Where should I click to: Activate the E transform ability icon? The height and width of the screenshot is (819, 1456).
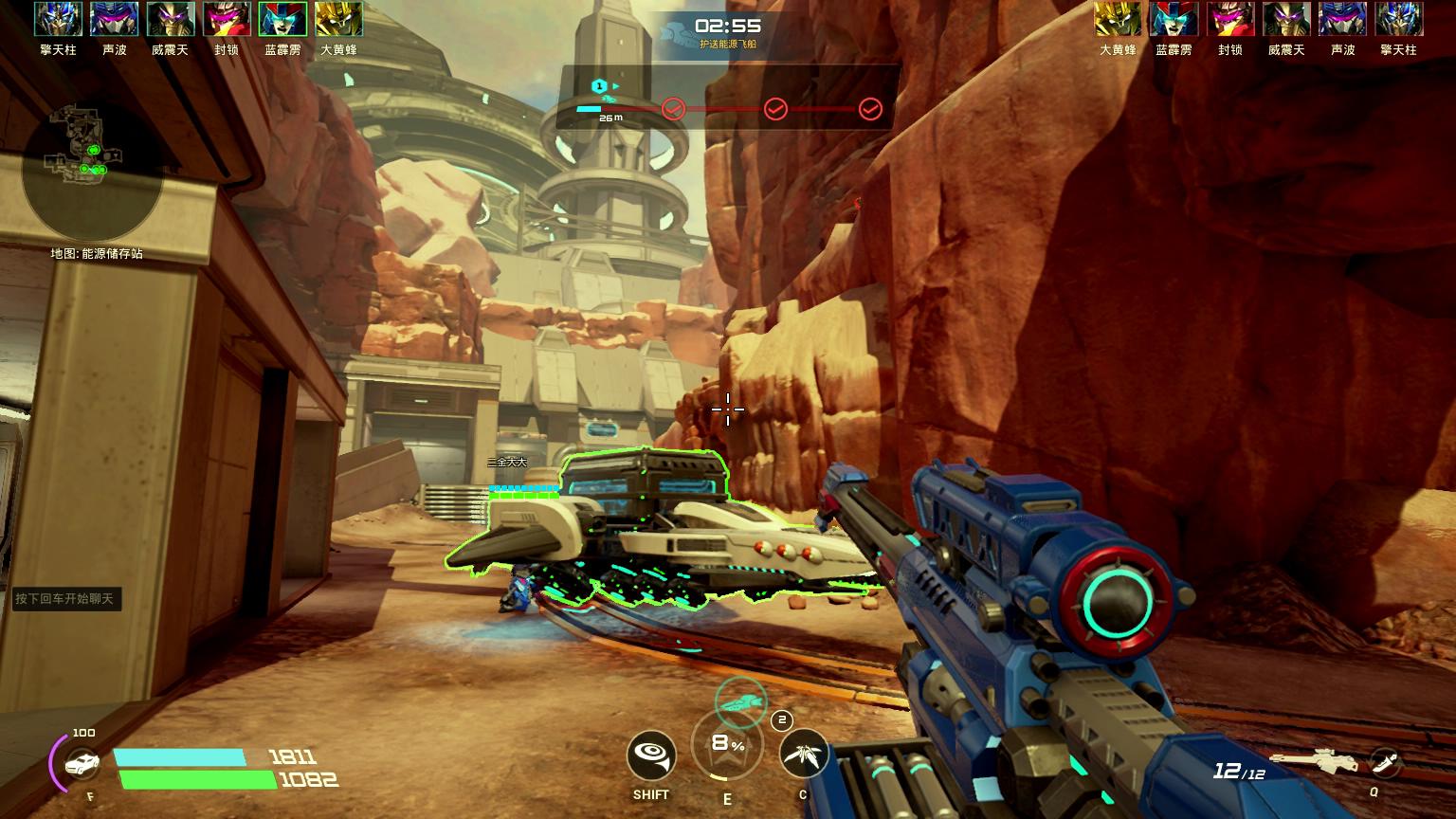tap(728, 747)
